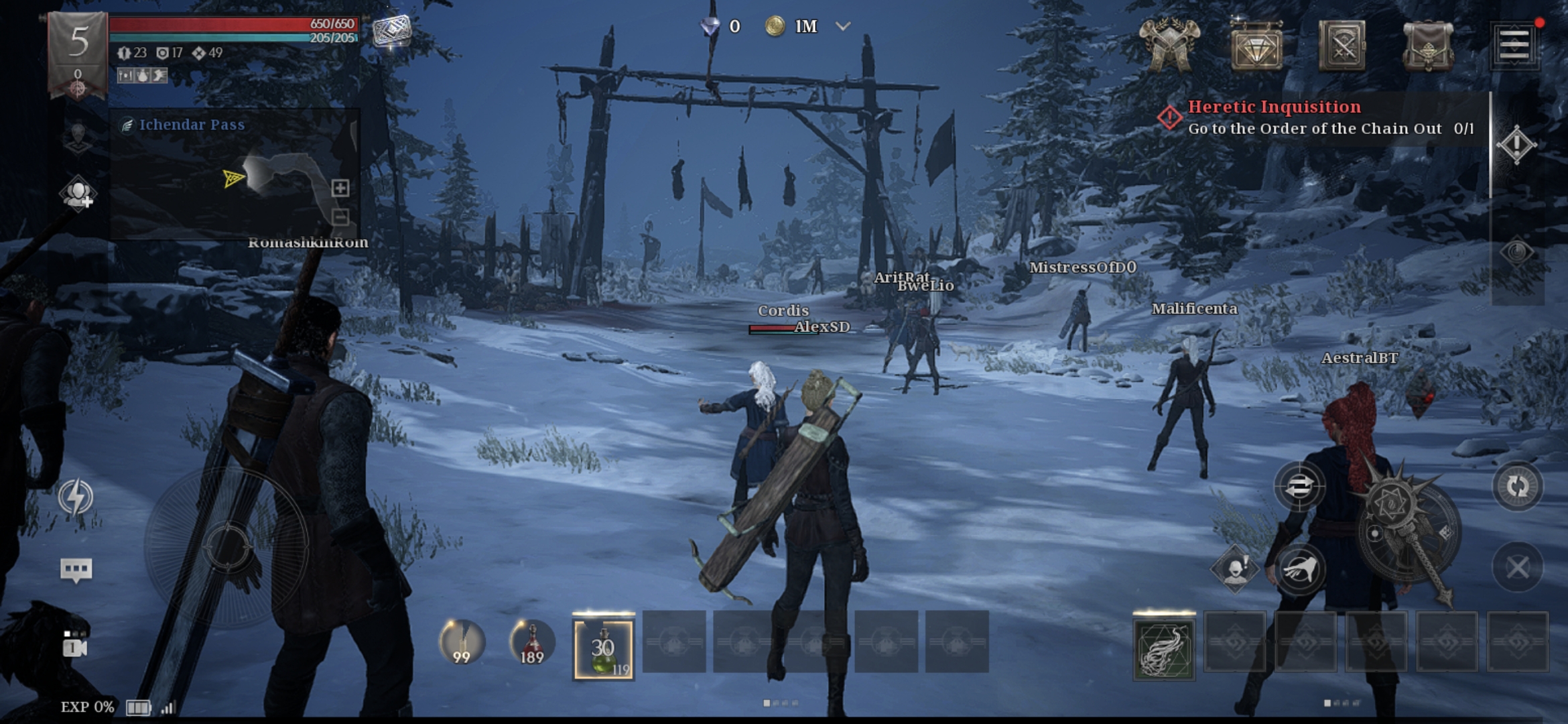Zoom out the minimap with minus

point(340,217)
